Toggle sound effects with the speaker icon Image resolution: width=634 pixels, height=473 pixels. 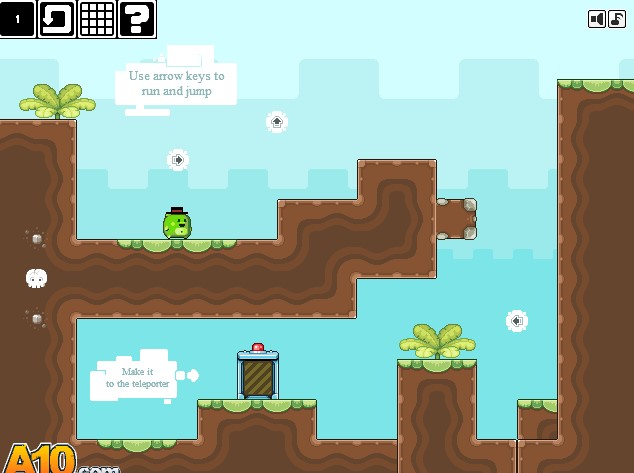(x=597, y=19)
